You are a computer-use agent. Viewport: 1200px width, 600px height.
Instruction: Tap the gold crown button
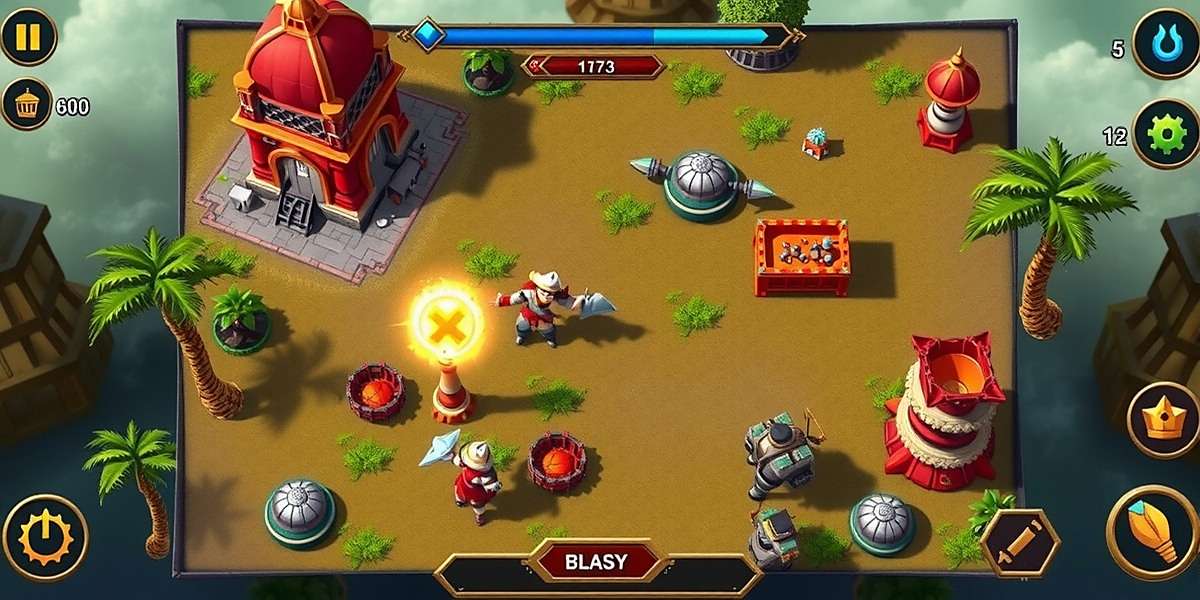point(1163,420)
